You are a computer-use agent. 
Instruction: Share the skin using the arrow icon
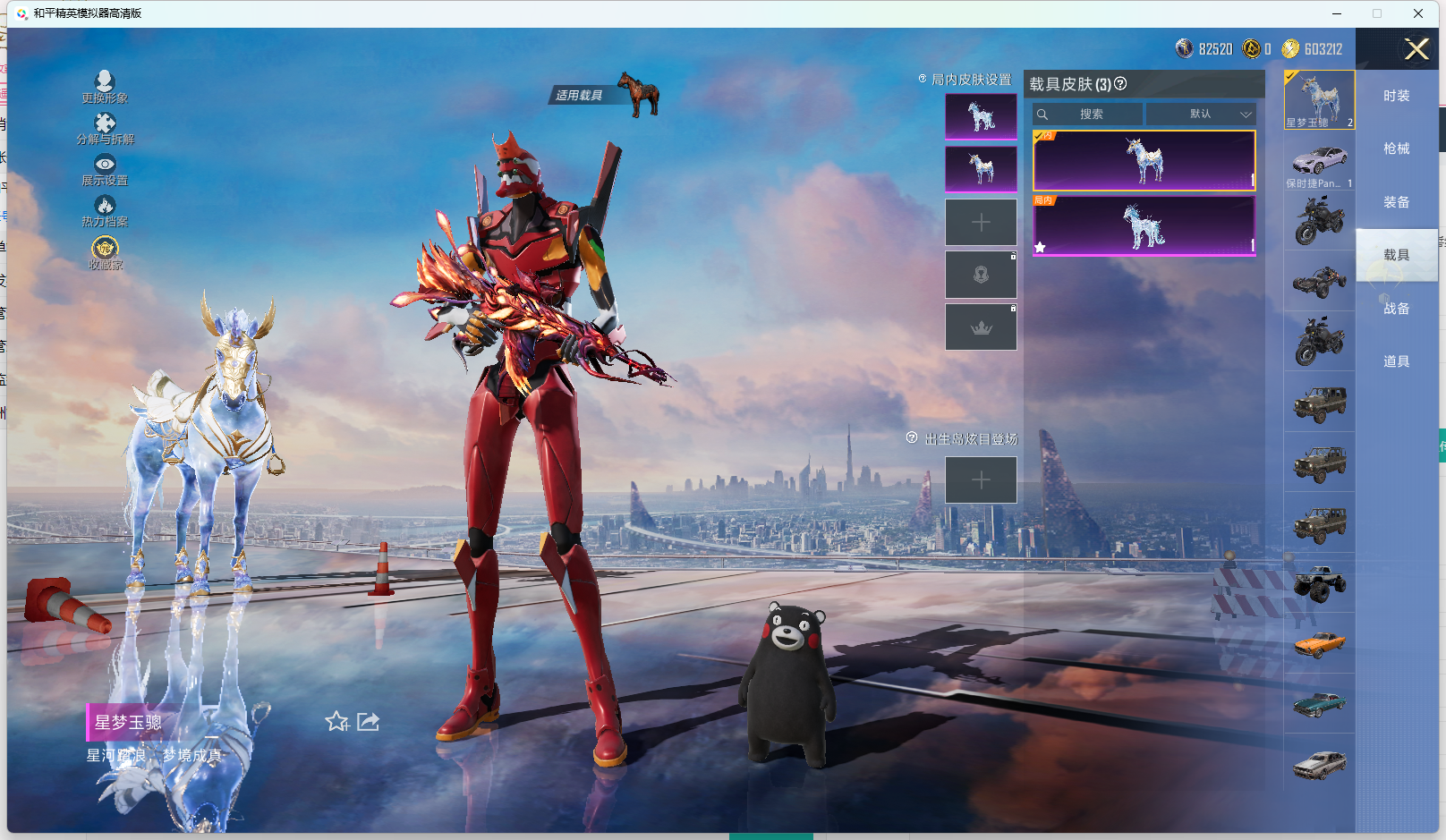coord(368,721)
